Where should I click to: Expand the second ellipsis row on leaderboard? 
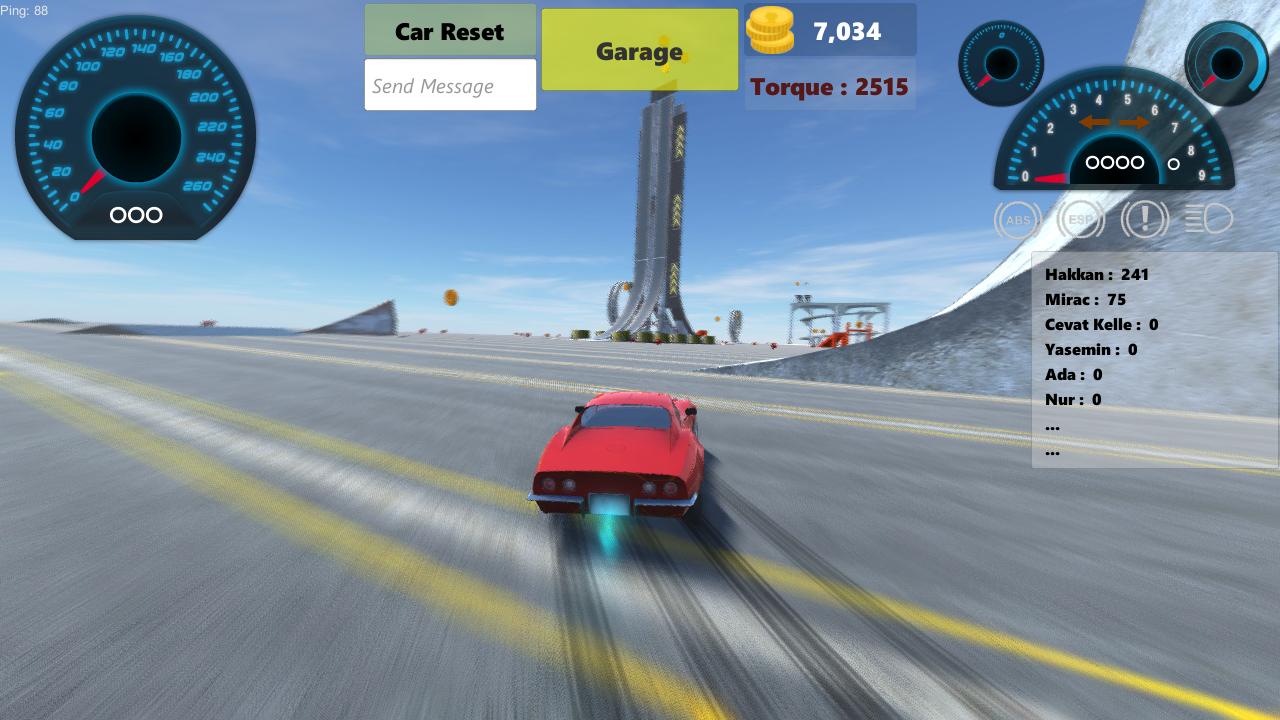(x=1052, y=450)
